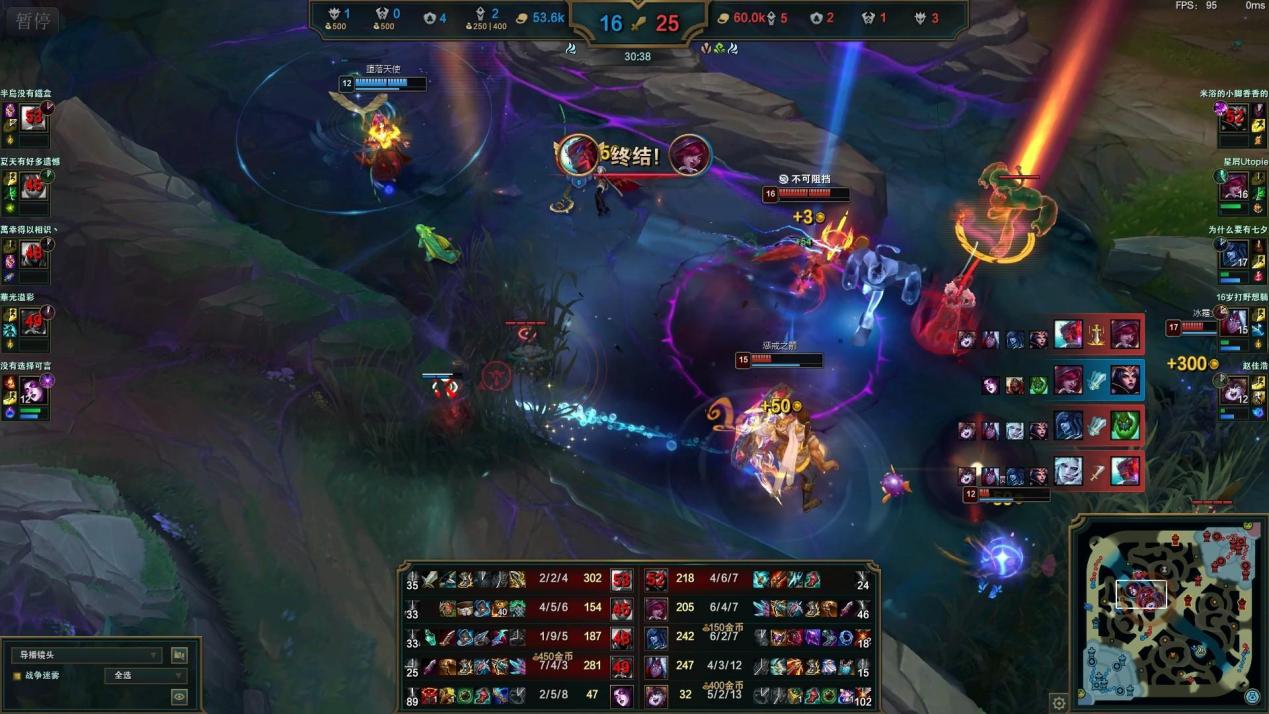Click the blue globe button on the minimap

point(1252,697)
